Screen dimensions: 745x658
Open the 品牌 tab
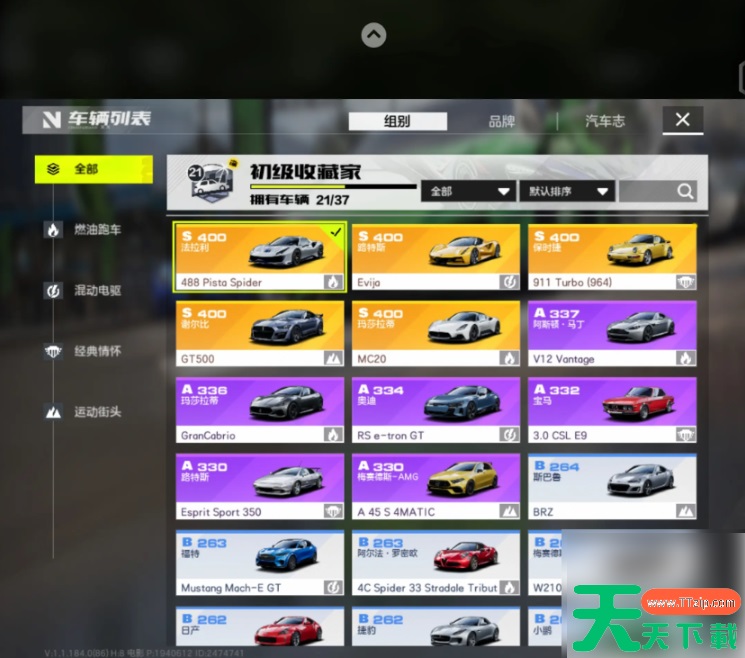502,121
